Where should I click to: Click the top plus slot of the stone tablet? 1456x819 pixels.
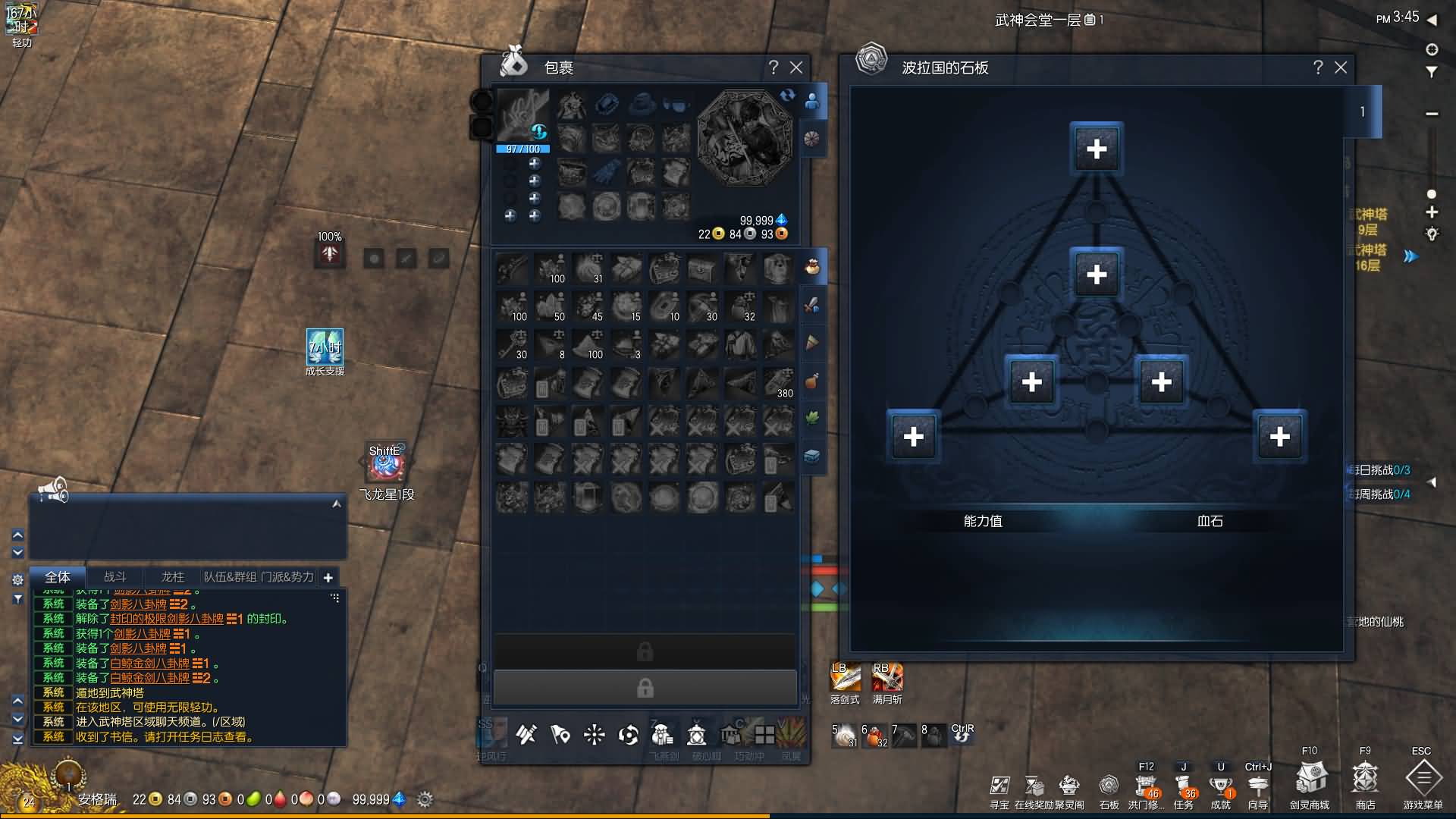coord(1097,149)
